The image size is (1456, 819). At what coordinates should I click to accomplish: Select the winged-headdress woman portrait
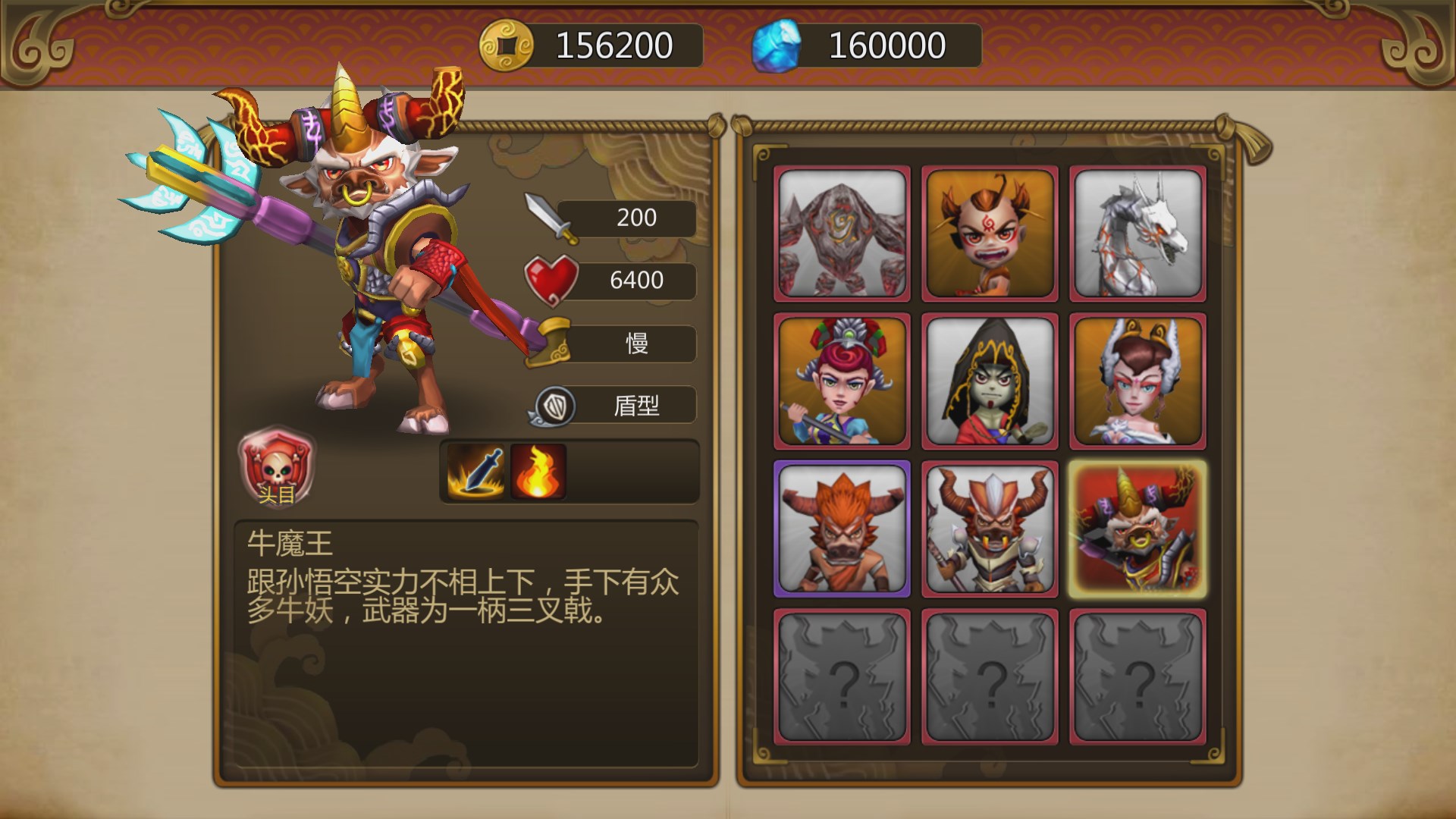coord(1137,381)
